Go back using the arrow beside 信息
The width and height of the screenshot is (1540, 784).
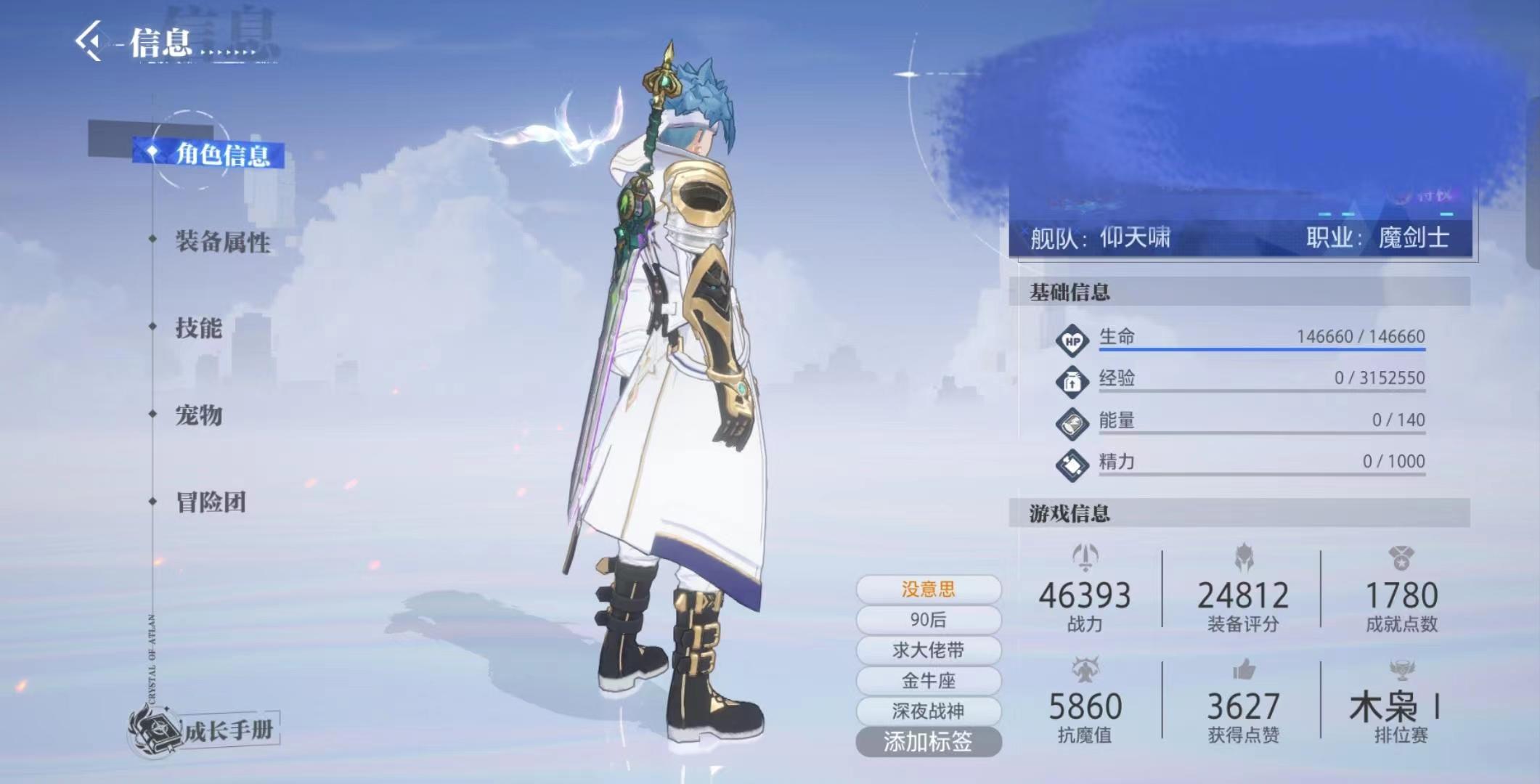(90, 41)
